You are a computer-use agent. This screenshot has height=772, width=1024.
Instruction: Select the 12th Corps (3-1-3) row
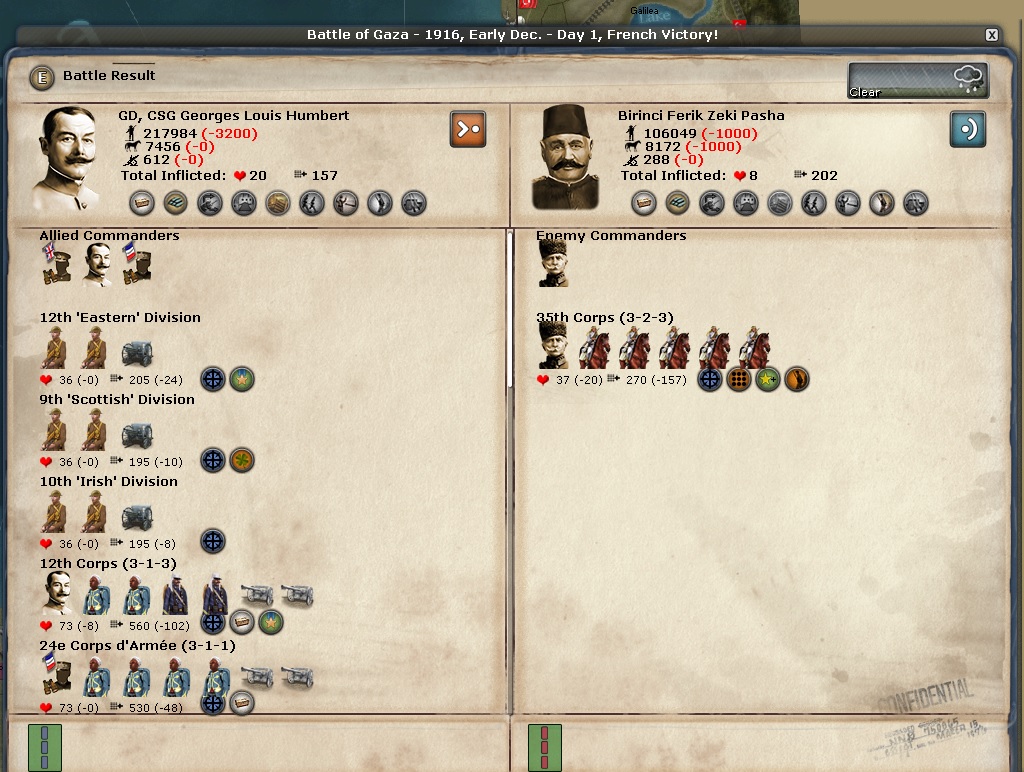pyautogui.click(x=108, y=564)
